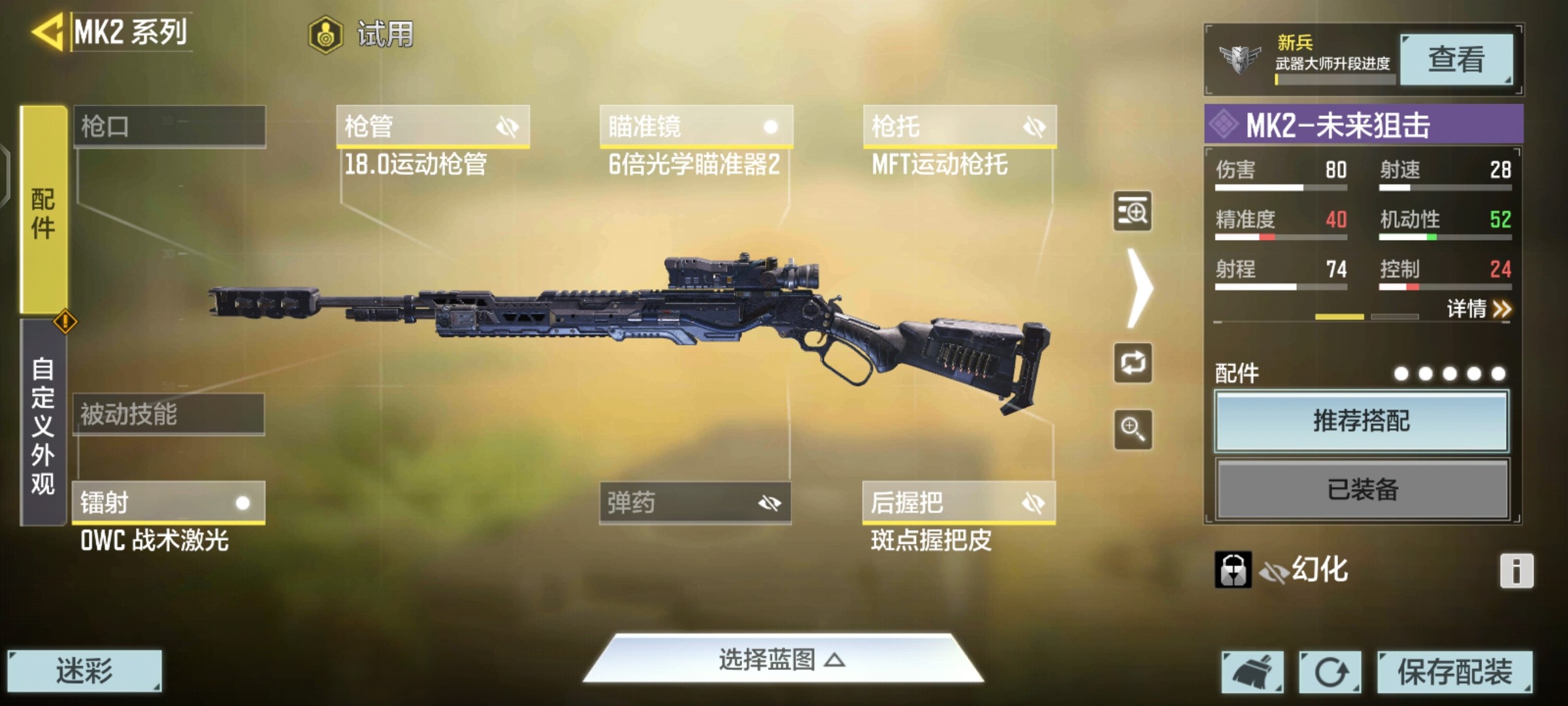Switch to the 自定义外观 tab
The width and height of the screenshot is (1568, 706).
(43, 425)
